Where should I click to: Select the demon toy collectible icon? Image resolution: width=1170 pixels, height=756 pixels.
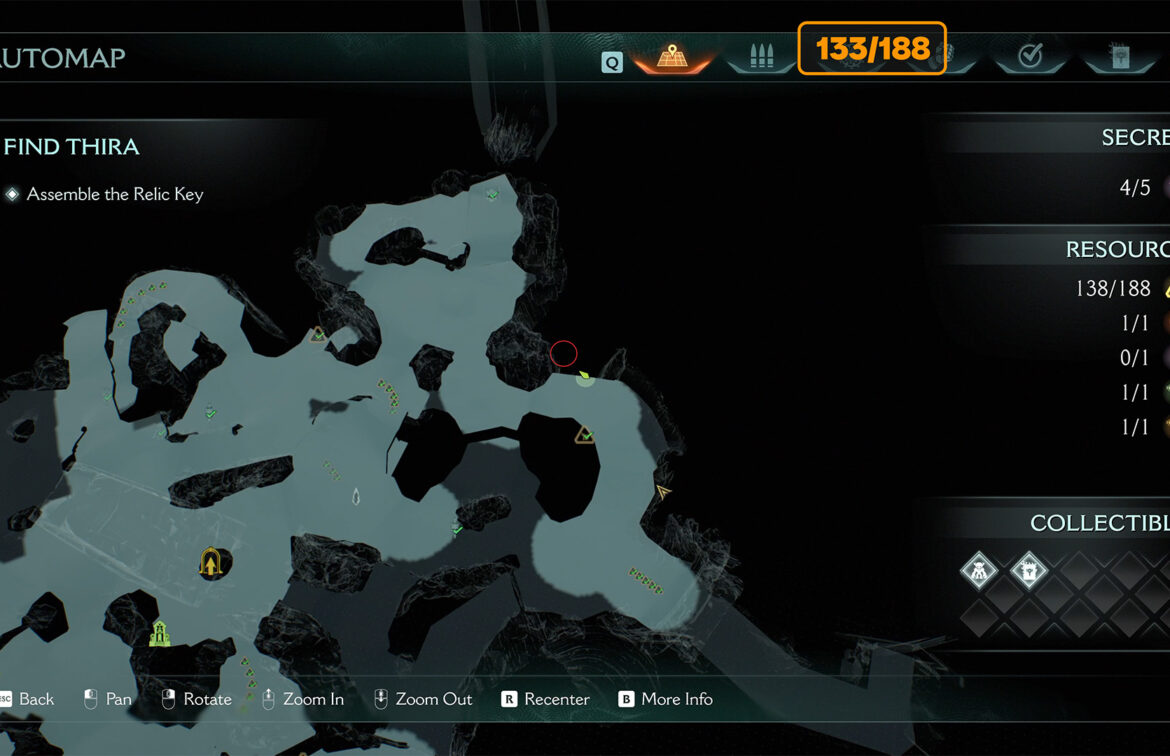(979, 572)
